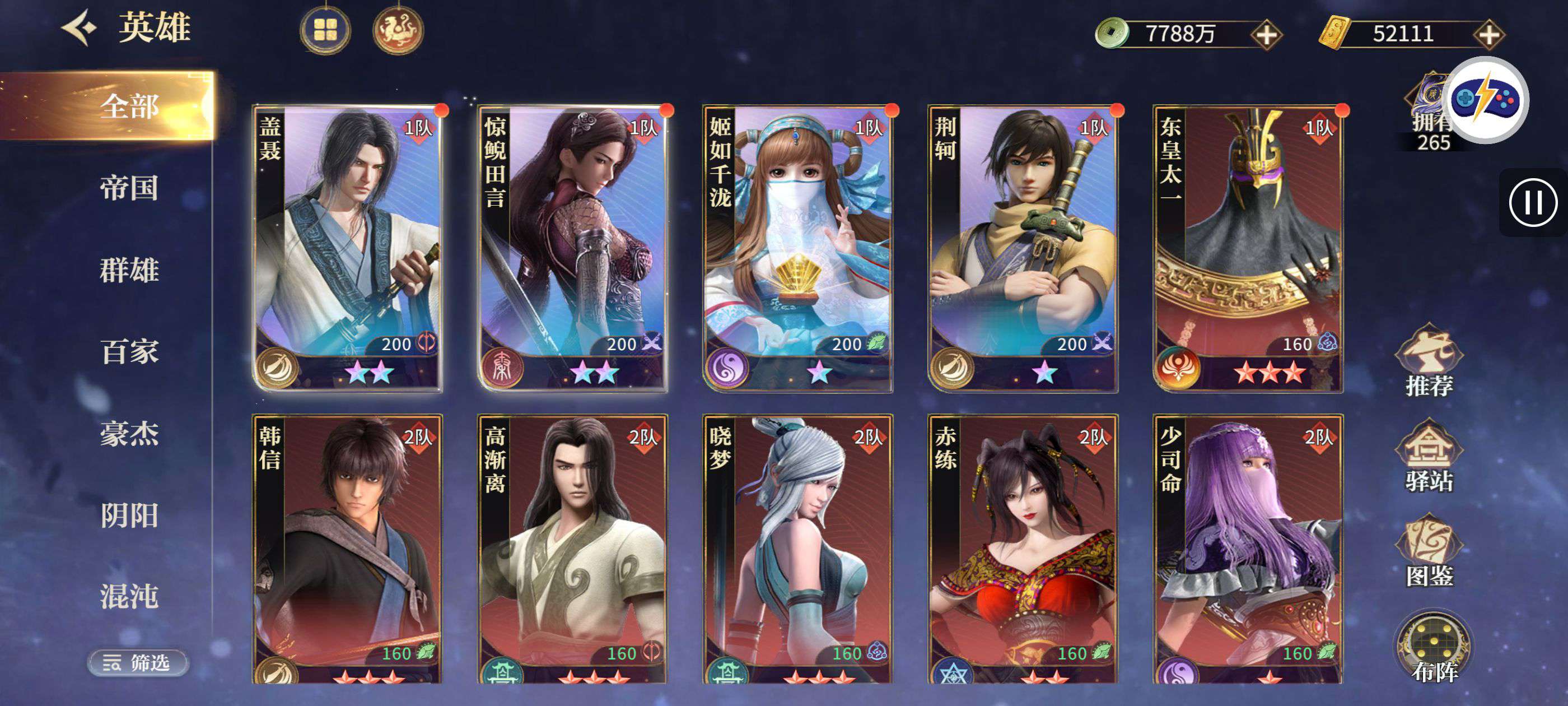
Task: Switch to the 阴阳 tab
Action: pos(129,515)
